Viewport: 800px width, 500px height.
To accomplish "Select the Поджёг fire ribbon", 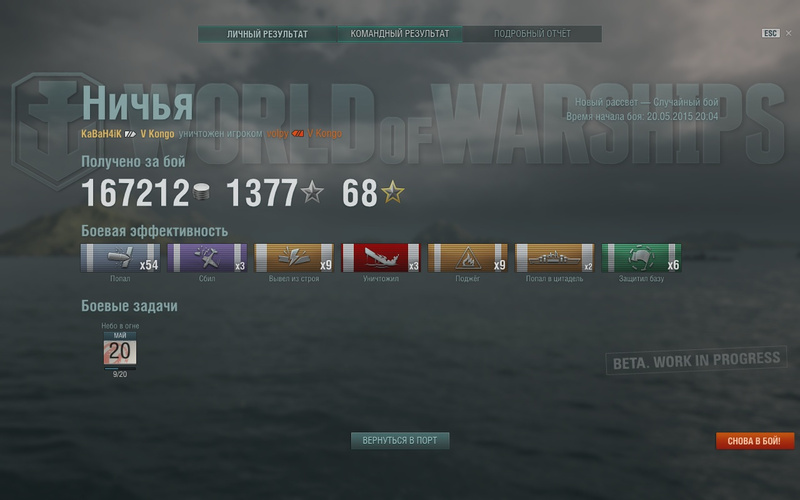I will coord(467,258).
